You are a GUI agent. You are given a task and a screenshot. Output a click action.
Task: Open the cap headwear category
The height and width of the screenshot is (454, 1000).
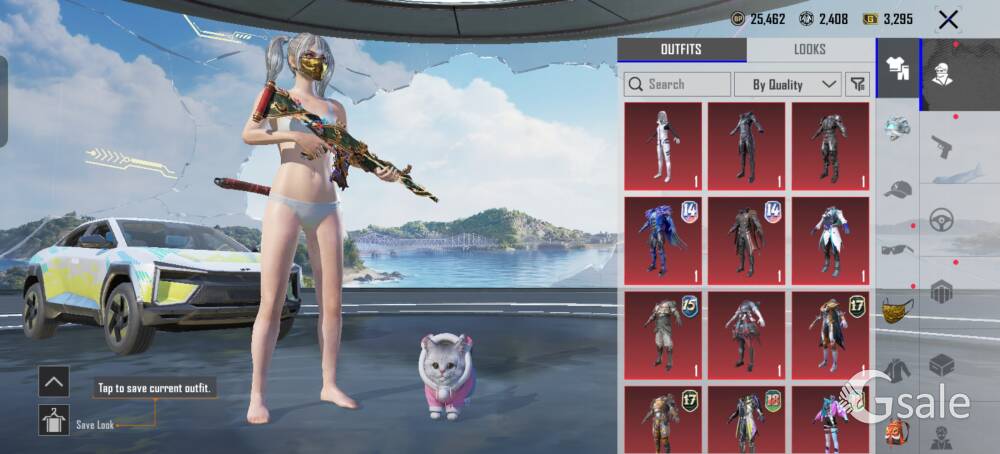pos(897,189)
